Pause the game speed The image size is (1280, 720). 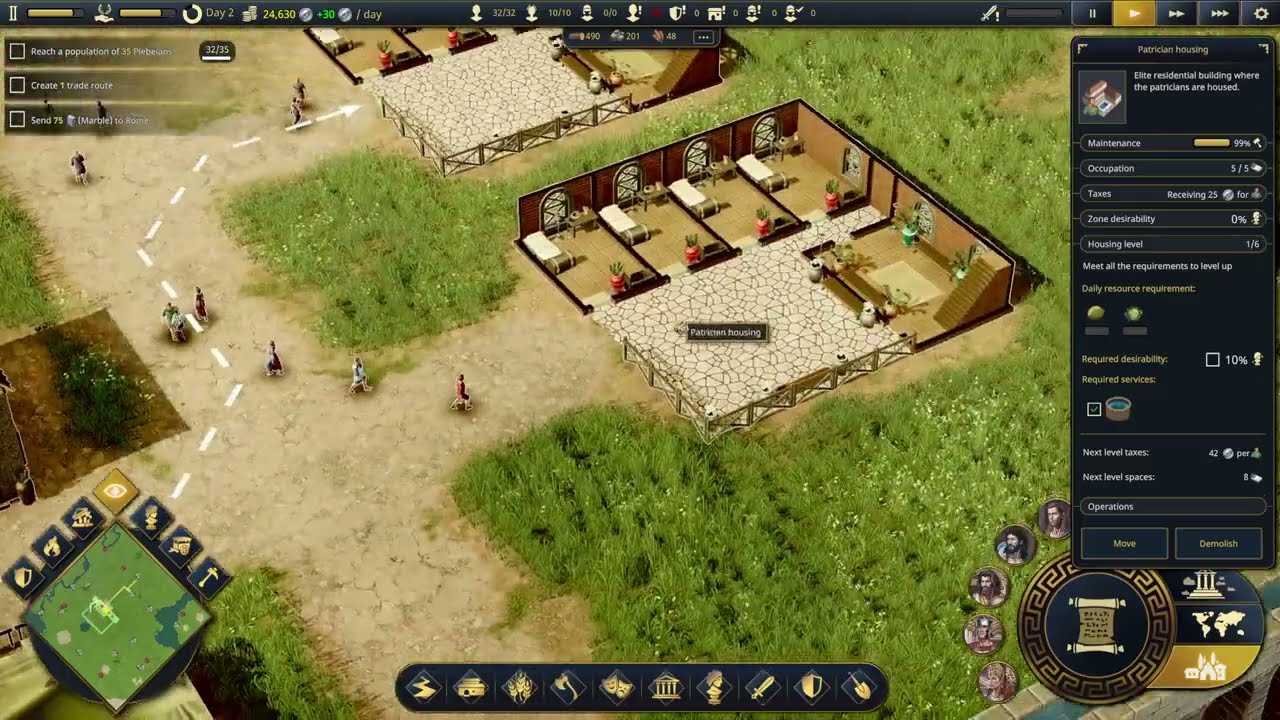1092,14
